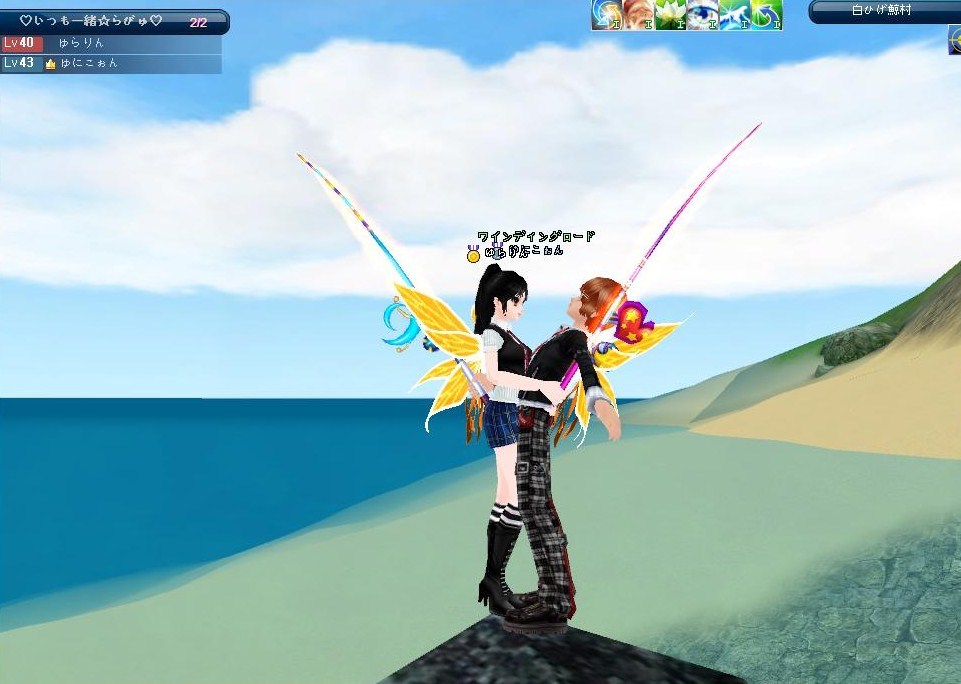
Task: Open the map via the compass icon
Action: [954, 38]
